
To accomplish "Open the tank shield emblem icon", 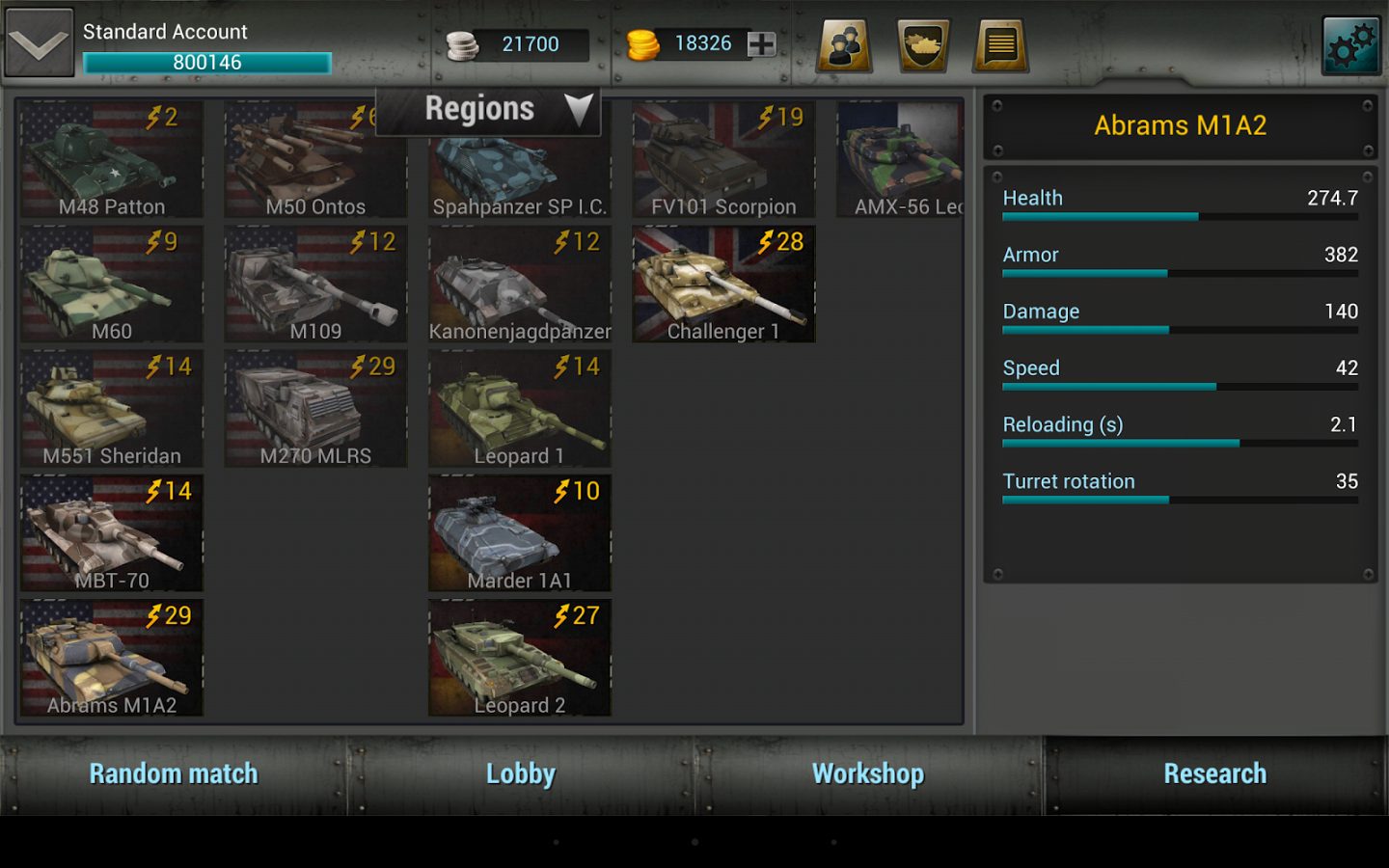I will 923,45.
